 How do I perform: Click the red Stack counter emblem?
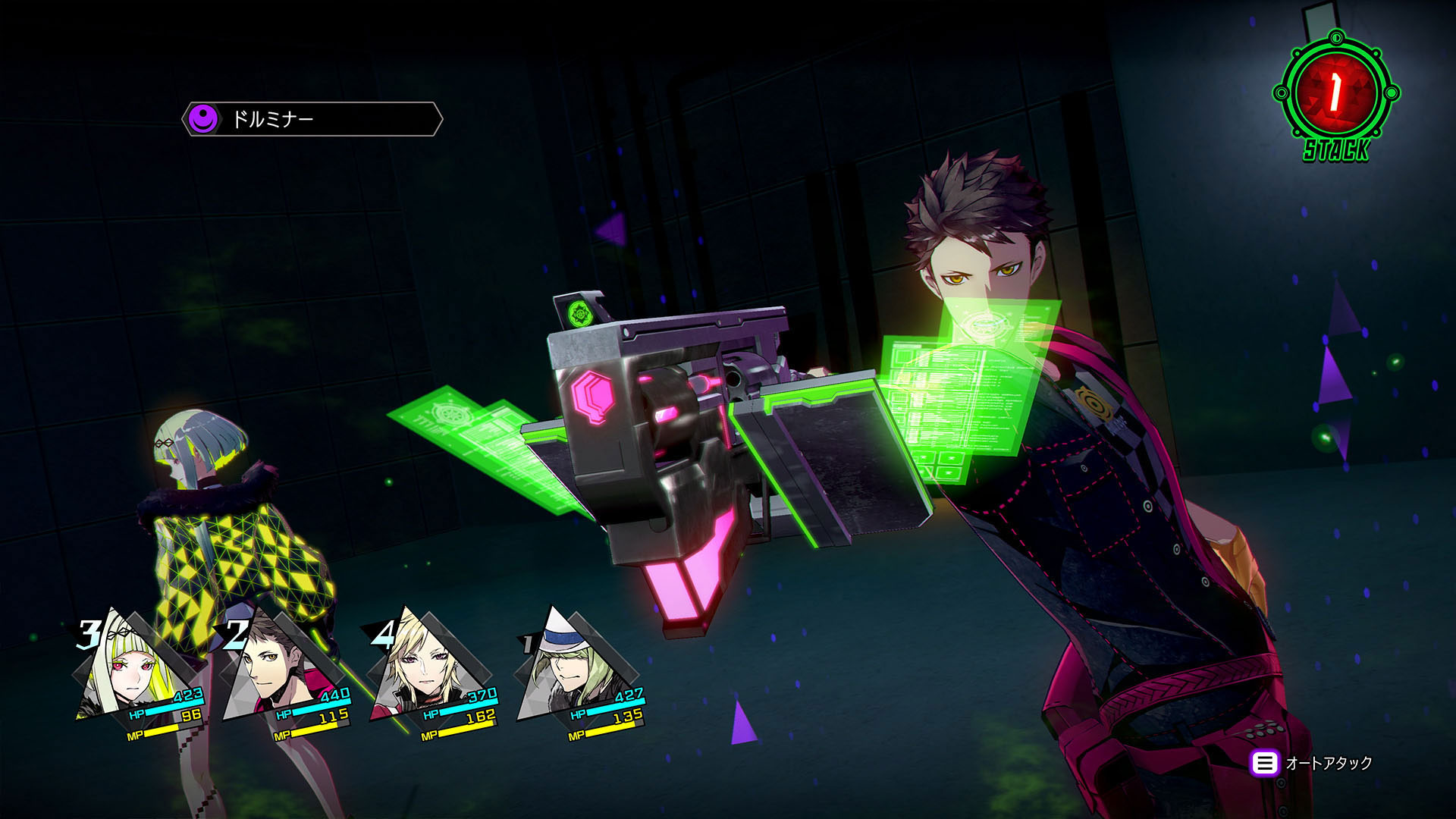[x=1336, y=94]
